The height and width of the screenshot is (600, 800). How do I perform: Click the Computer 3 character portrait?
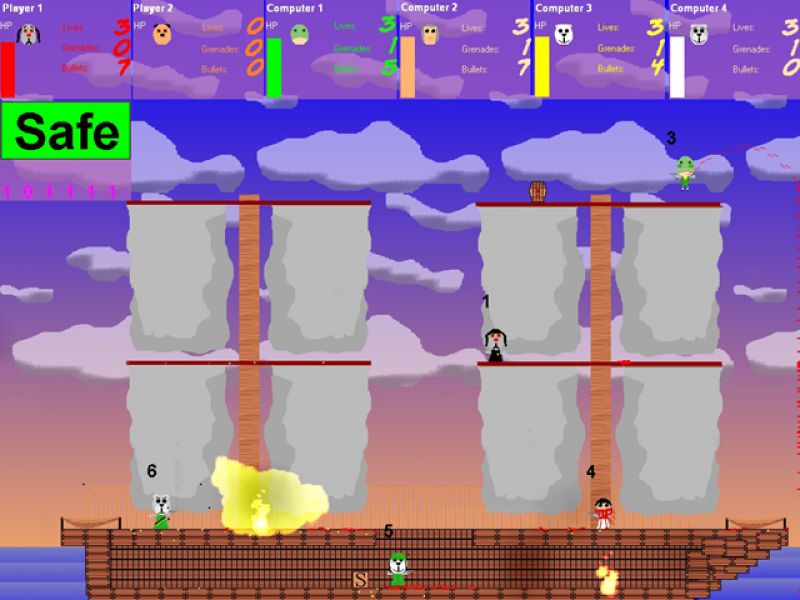click(x=565, y=35)
